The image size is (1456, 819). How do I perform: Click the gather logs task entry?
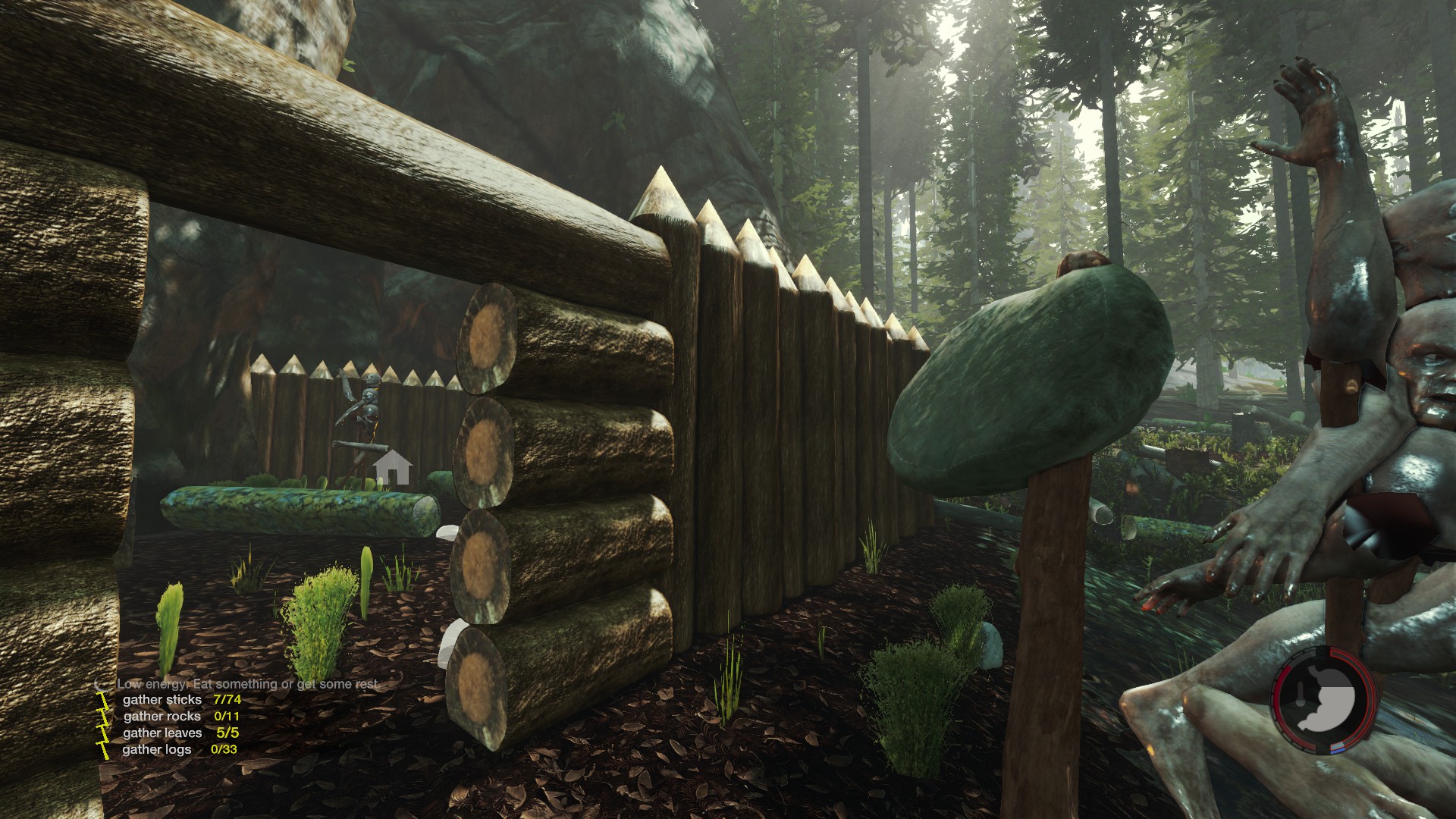tap(179, 749)
